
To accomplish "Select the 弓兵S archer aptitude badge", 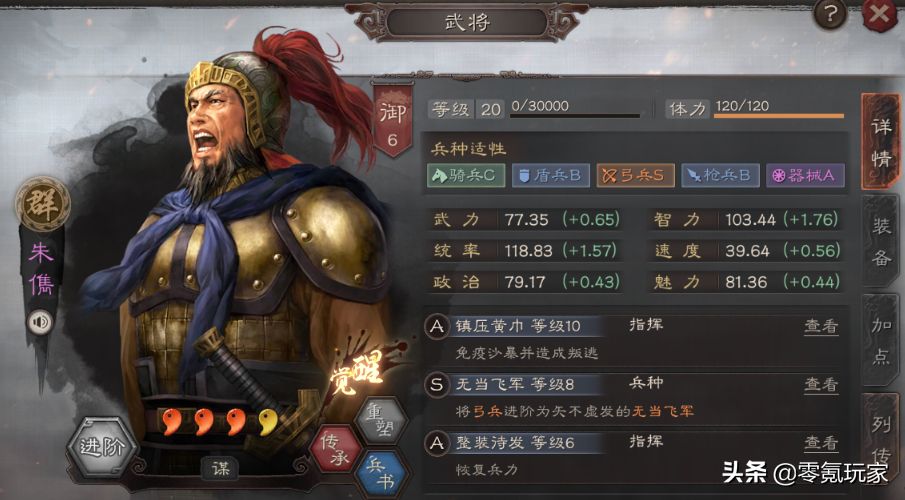I will [635, 176].
